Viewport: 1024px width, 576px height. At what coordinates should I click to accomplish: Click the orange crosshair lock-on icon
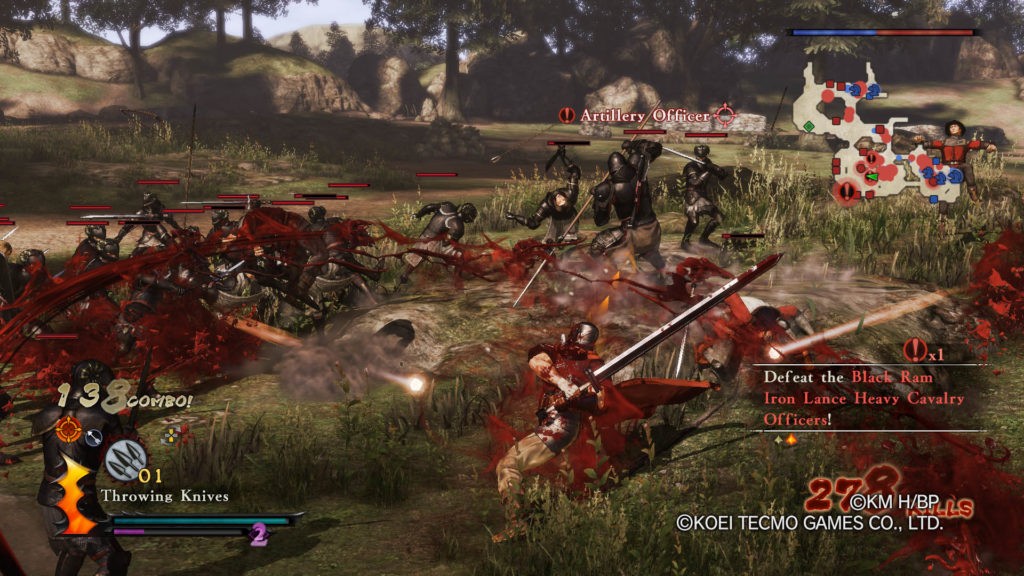coord(69,430)
